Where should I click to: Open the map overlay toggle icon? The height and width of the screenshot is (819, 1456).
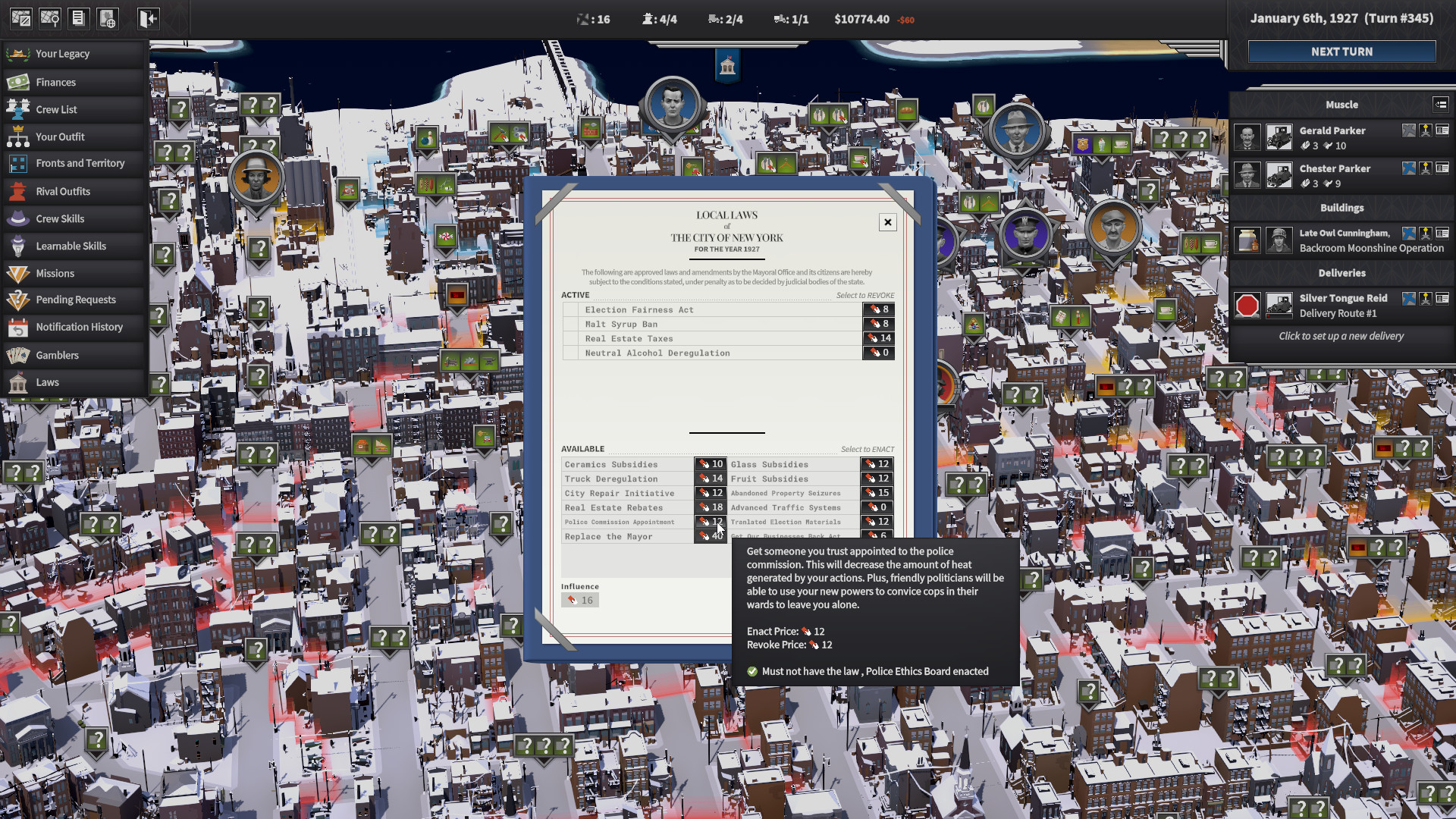(17, 18)
